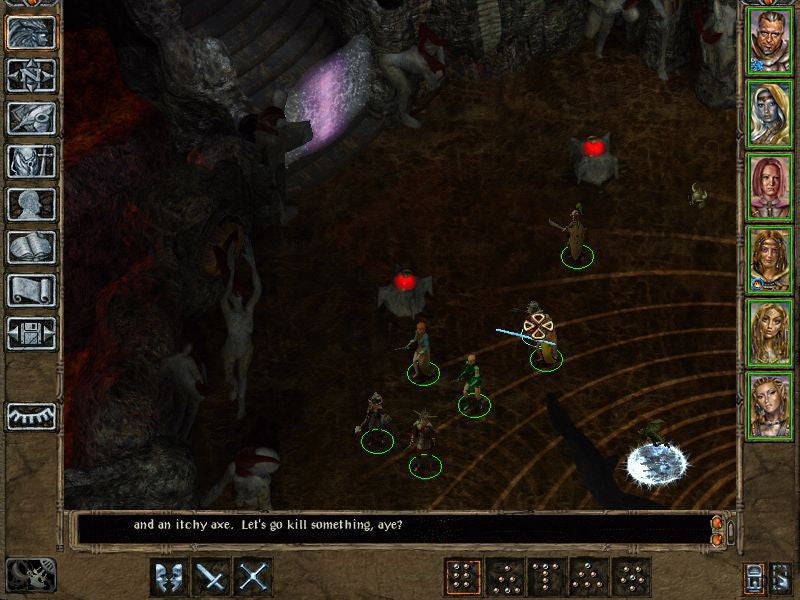Select the highlighted party formation button

click(x=463, y=577)
